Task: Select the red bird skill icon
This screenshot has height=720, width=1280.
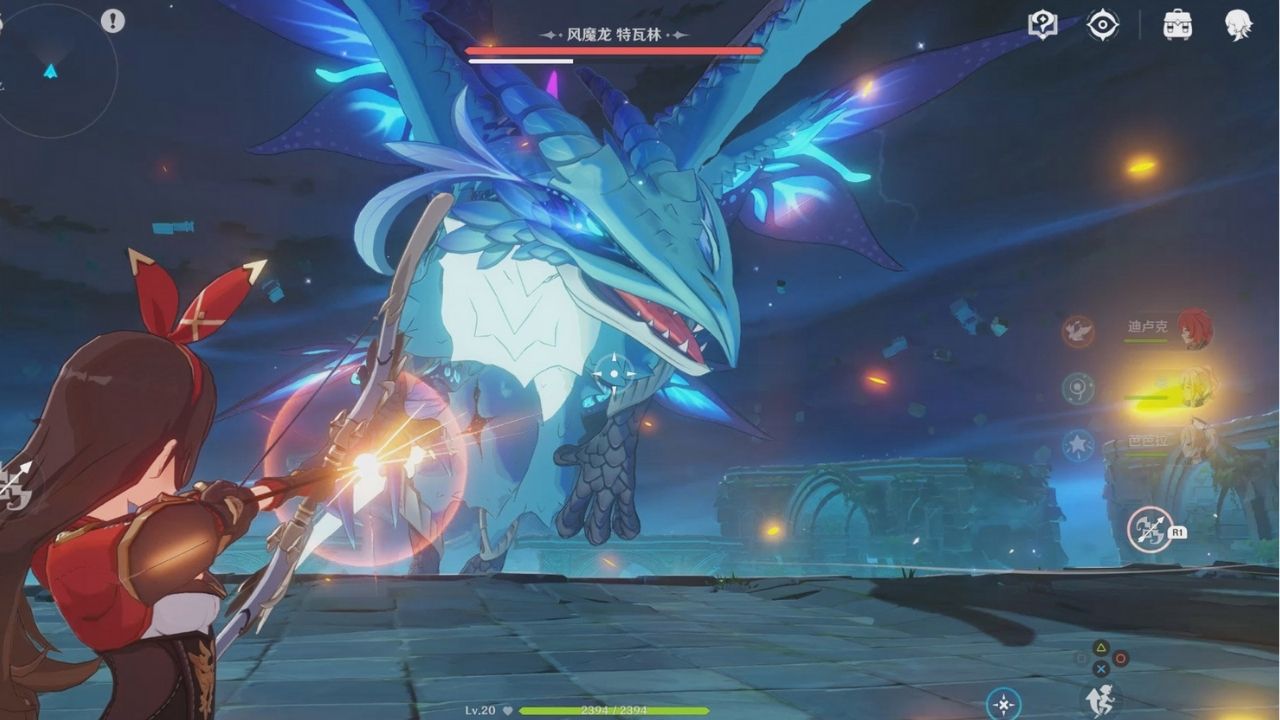Action: point(1077,330)
